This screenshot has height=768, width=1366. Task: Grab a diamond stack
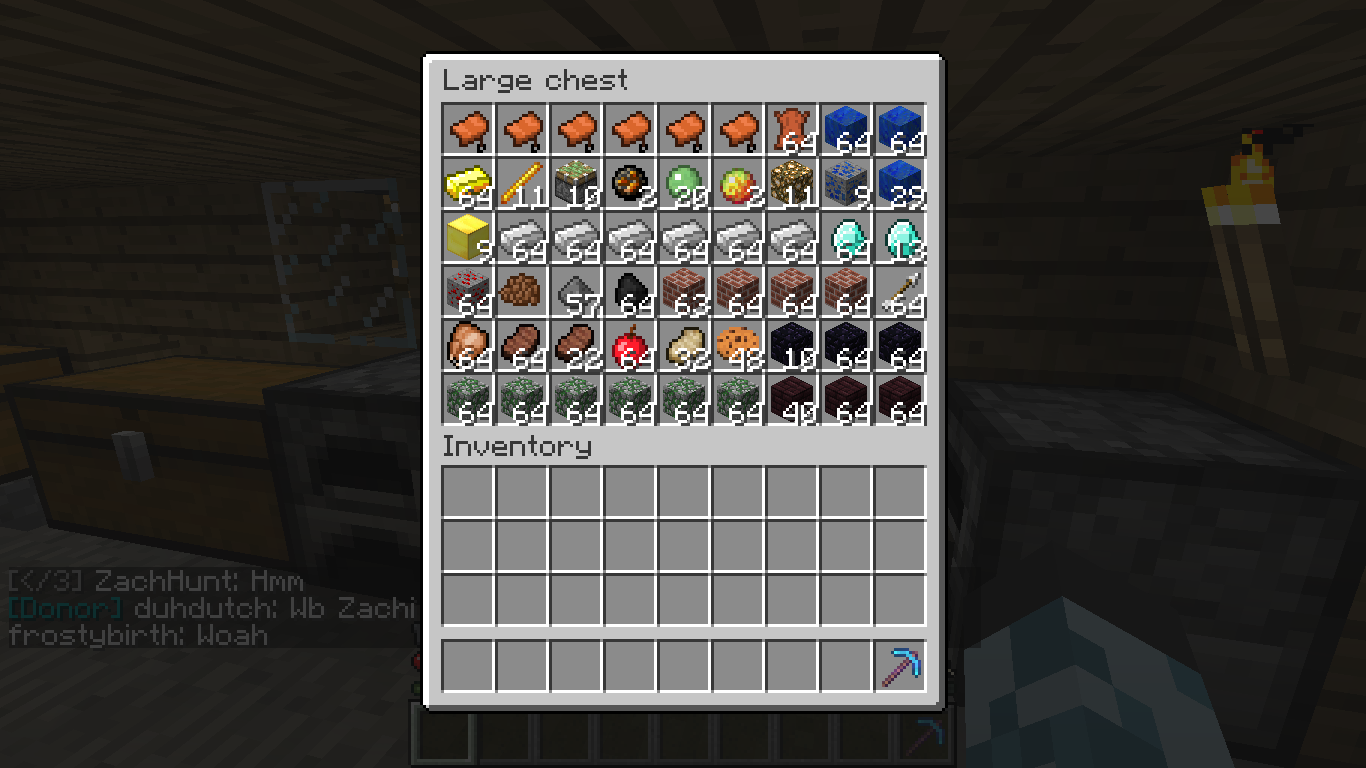(x=845, y=237)
